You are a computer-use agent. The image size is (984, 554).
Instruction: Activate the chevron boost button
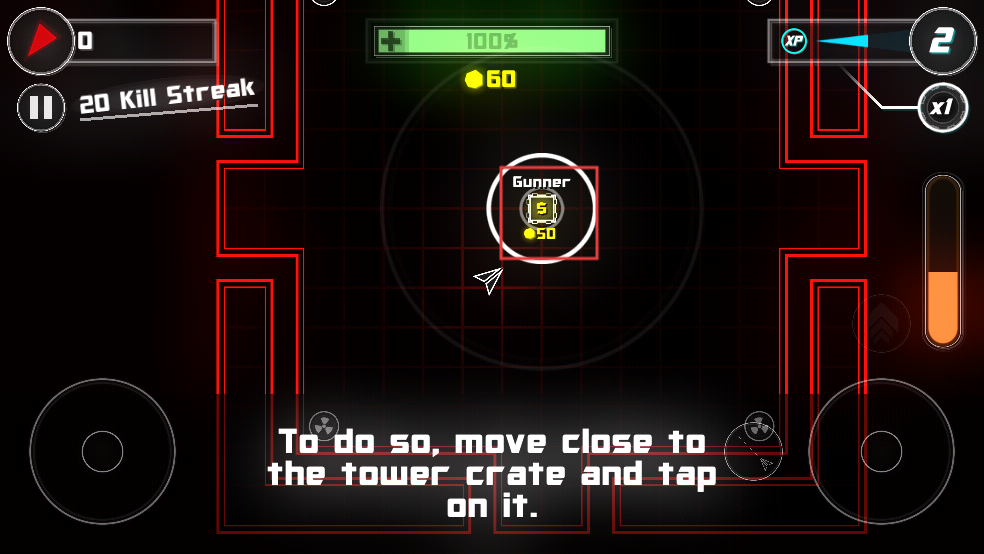881,323
